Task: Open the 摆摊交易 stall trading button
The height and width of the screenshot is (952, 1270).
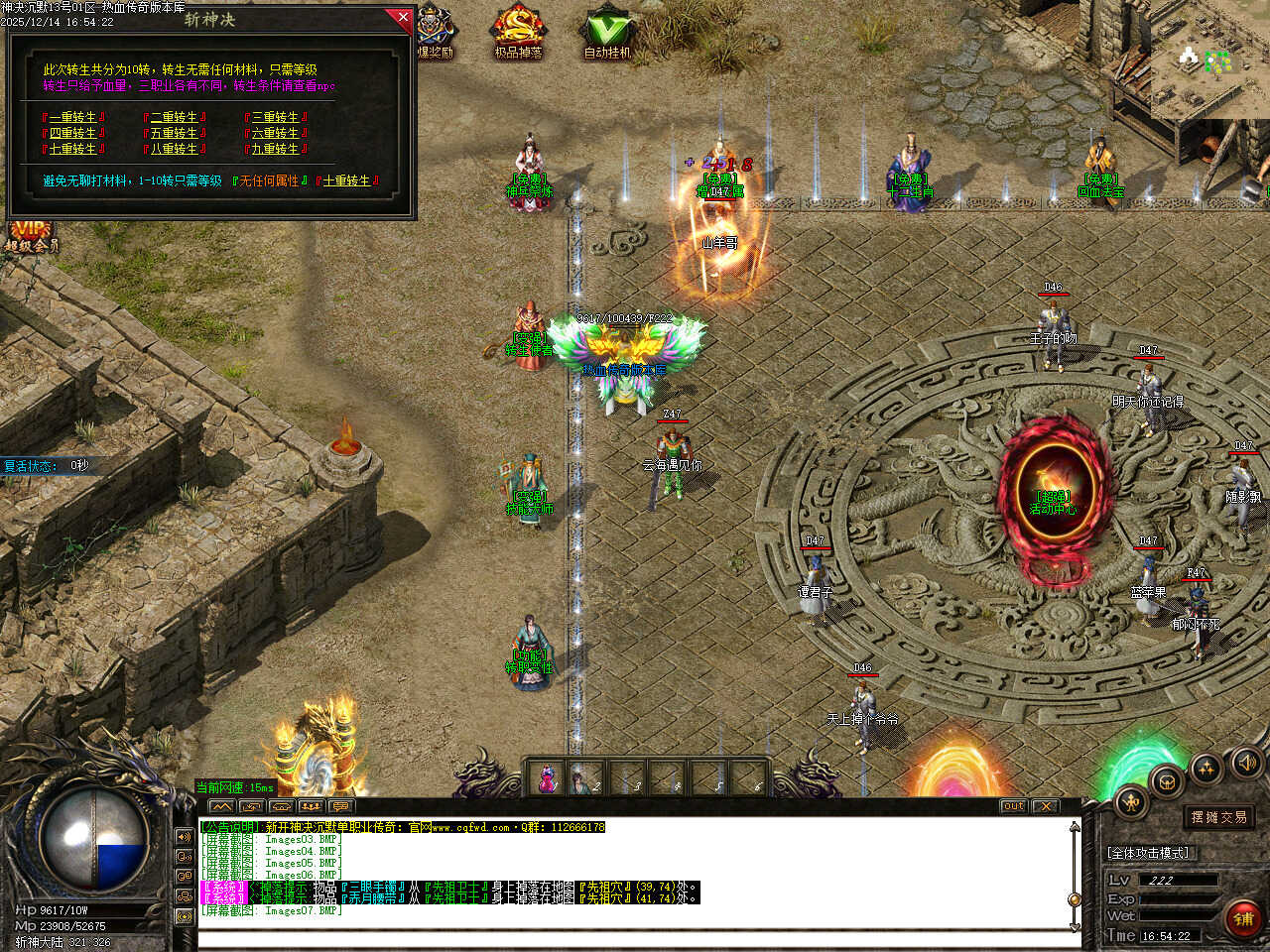Action: point(1219,817)
